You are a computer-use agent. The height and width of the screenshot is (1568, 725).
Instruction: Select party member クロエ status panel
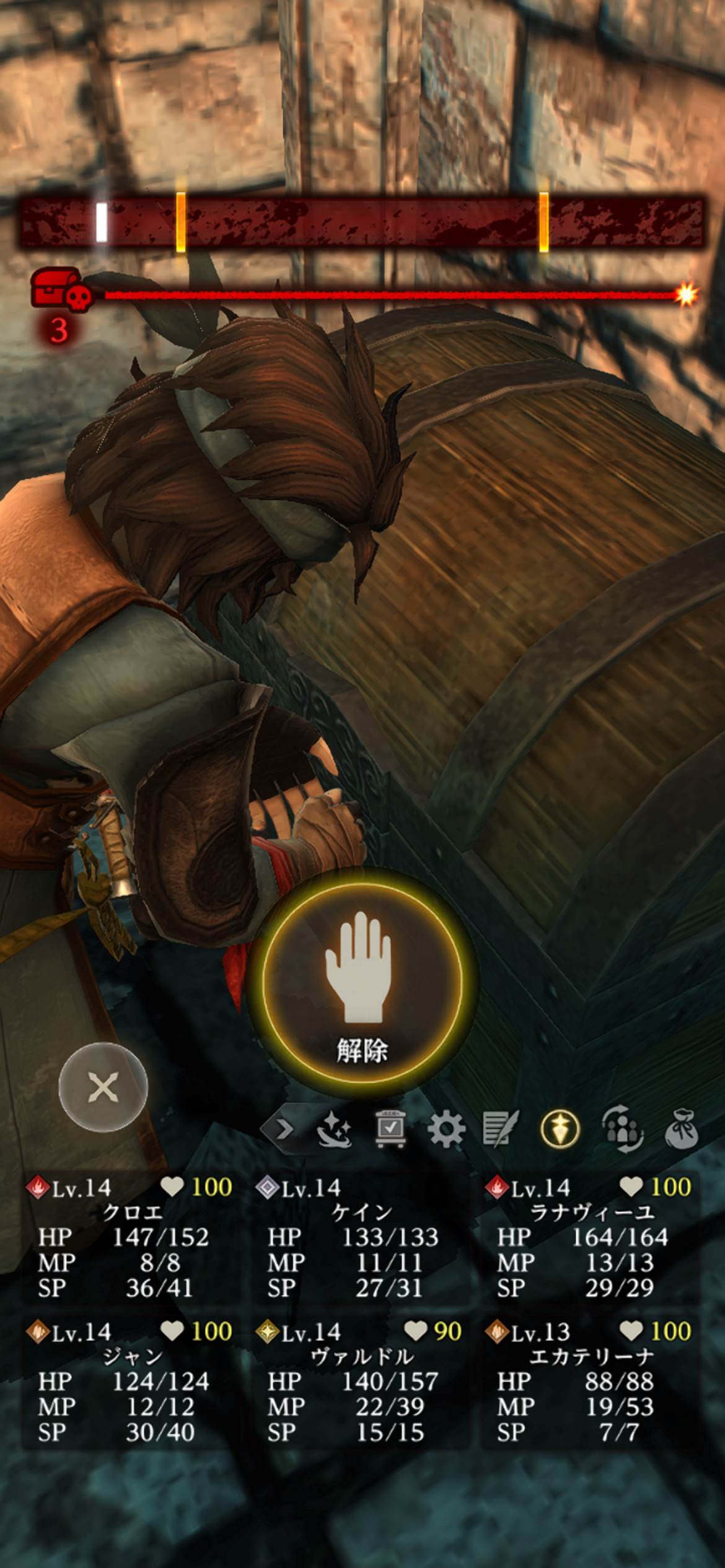point(130,1237)
